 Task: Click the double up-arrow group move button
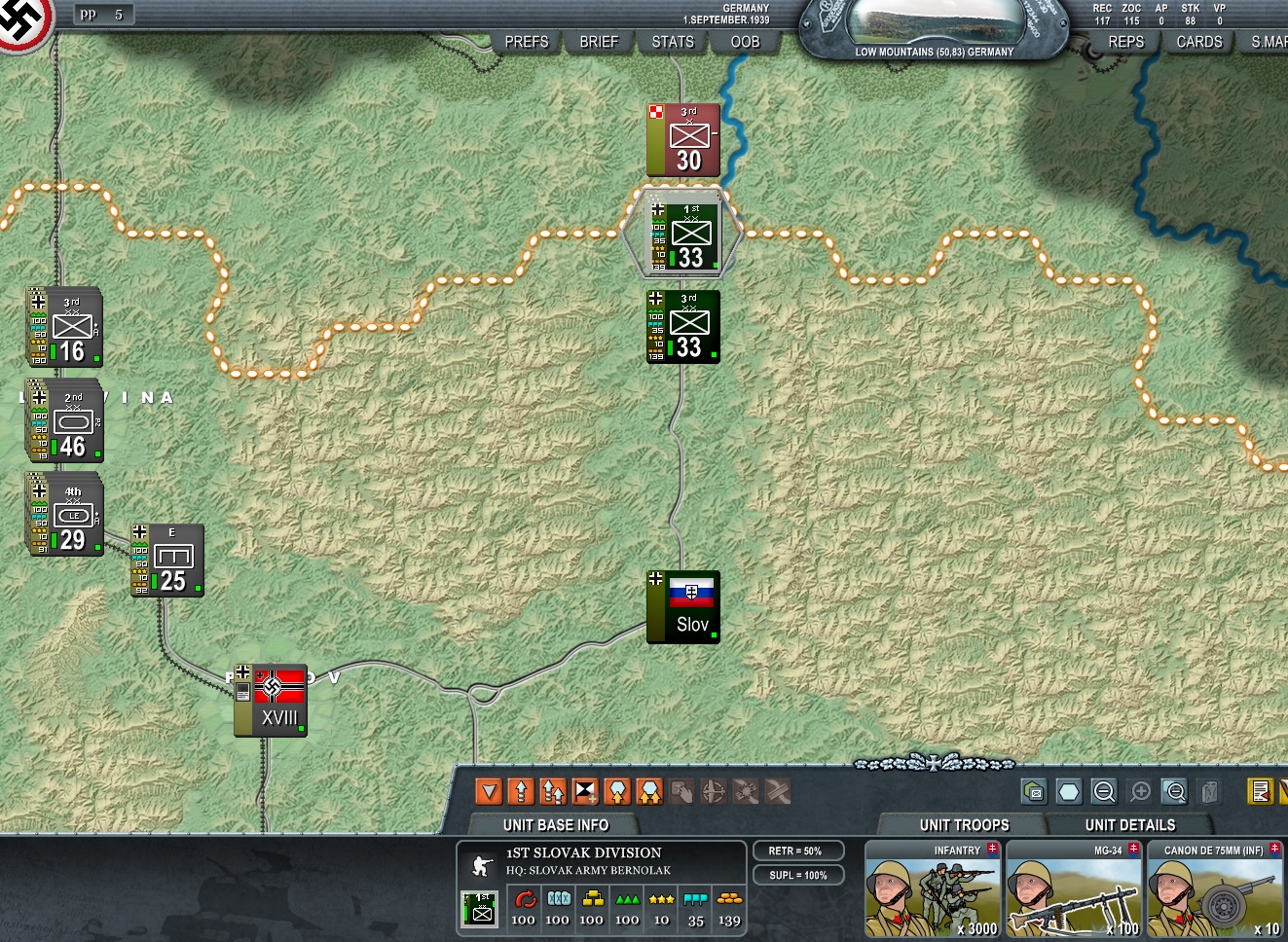click(x=553, y=792)
